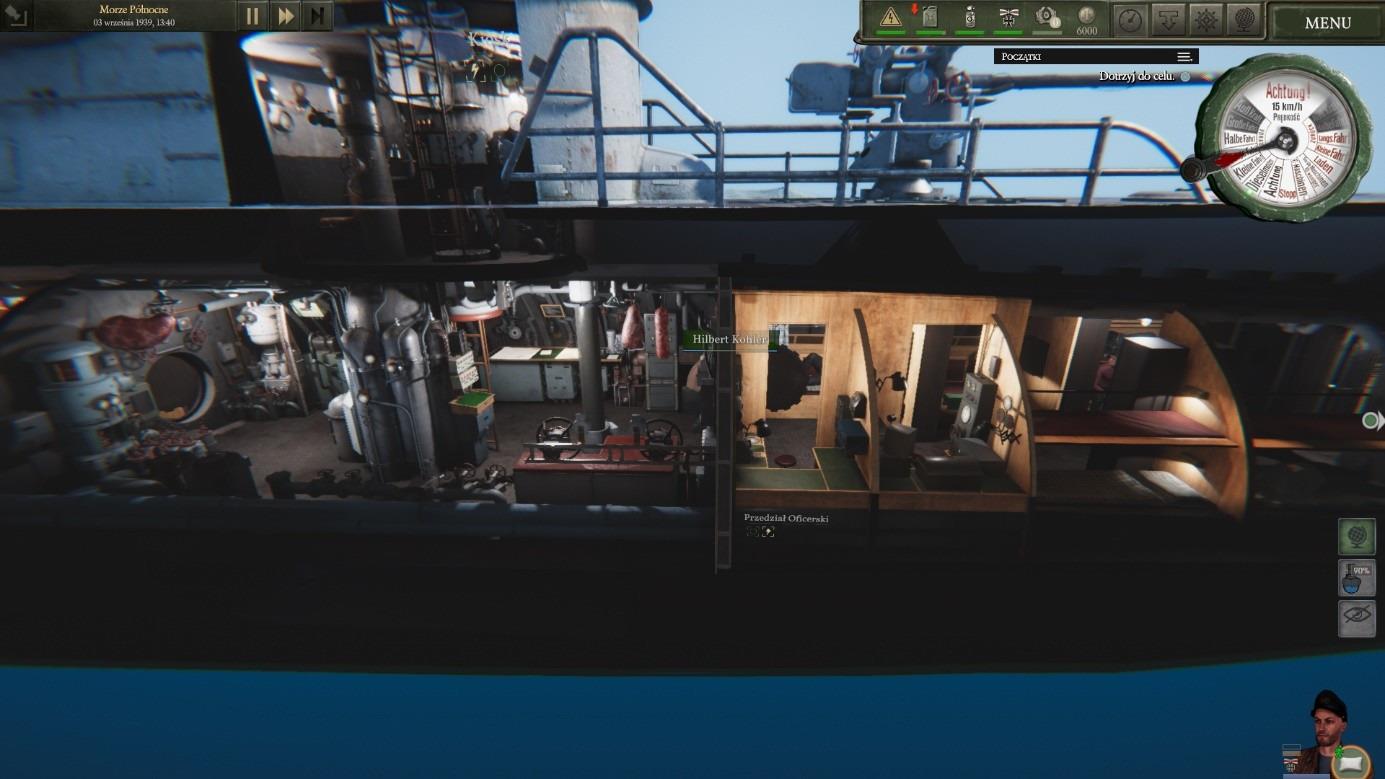The width and height of the screenshot is (1385, 779).
Task: Click the circle marker beside Dotrzyj do celu
Action: pos(1185,76)
